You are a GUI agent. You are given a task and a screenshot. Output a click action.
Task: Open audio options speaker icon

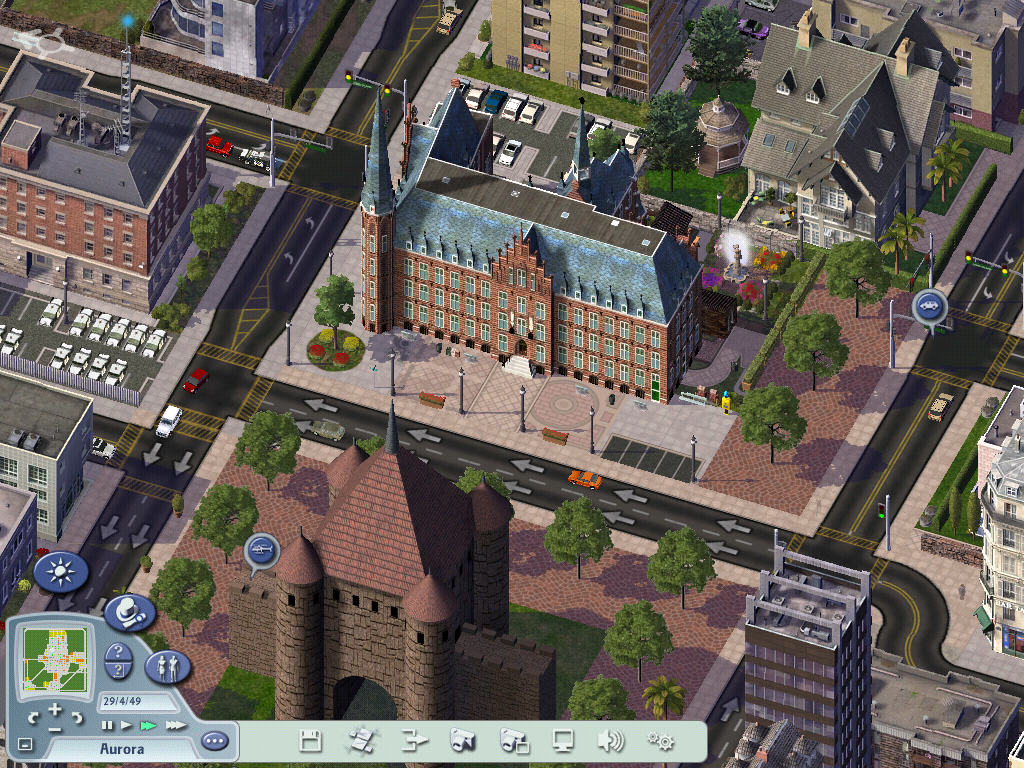click(x=610, y=741)
